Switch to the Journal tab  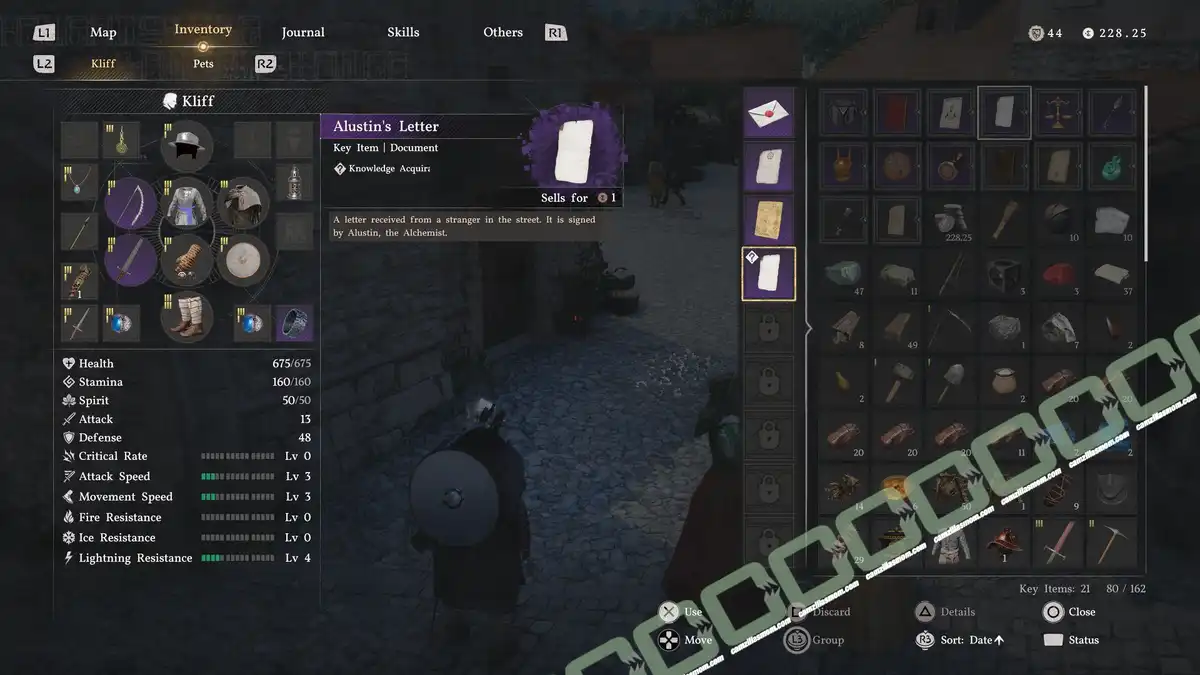[x=303, y=33]
